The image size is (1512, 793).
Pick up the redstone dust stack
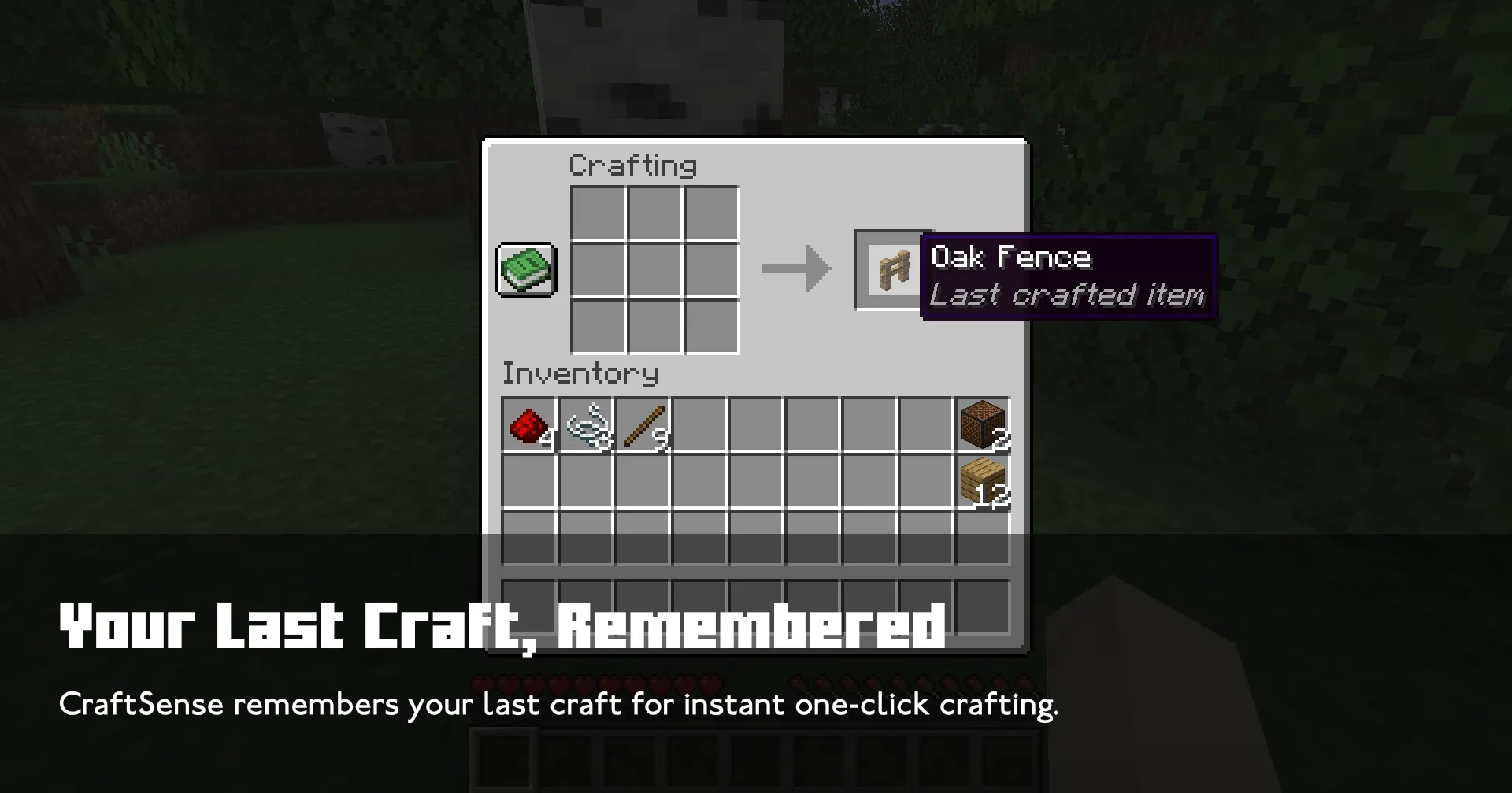click(x=529, y=425)
